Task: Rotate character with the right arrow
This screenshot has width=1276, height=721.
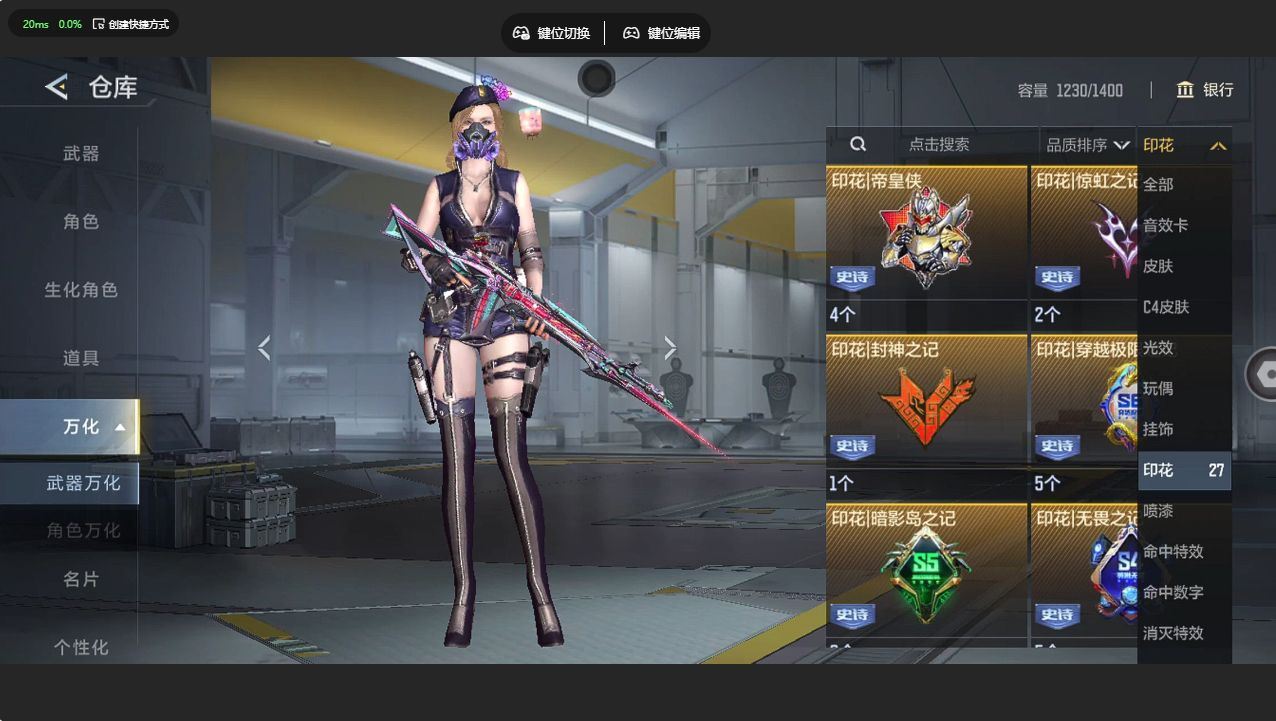Action: pos(670,348)
